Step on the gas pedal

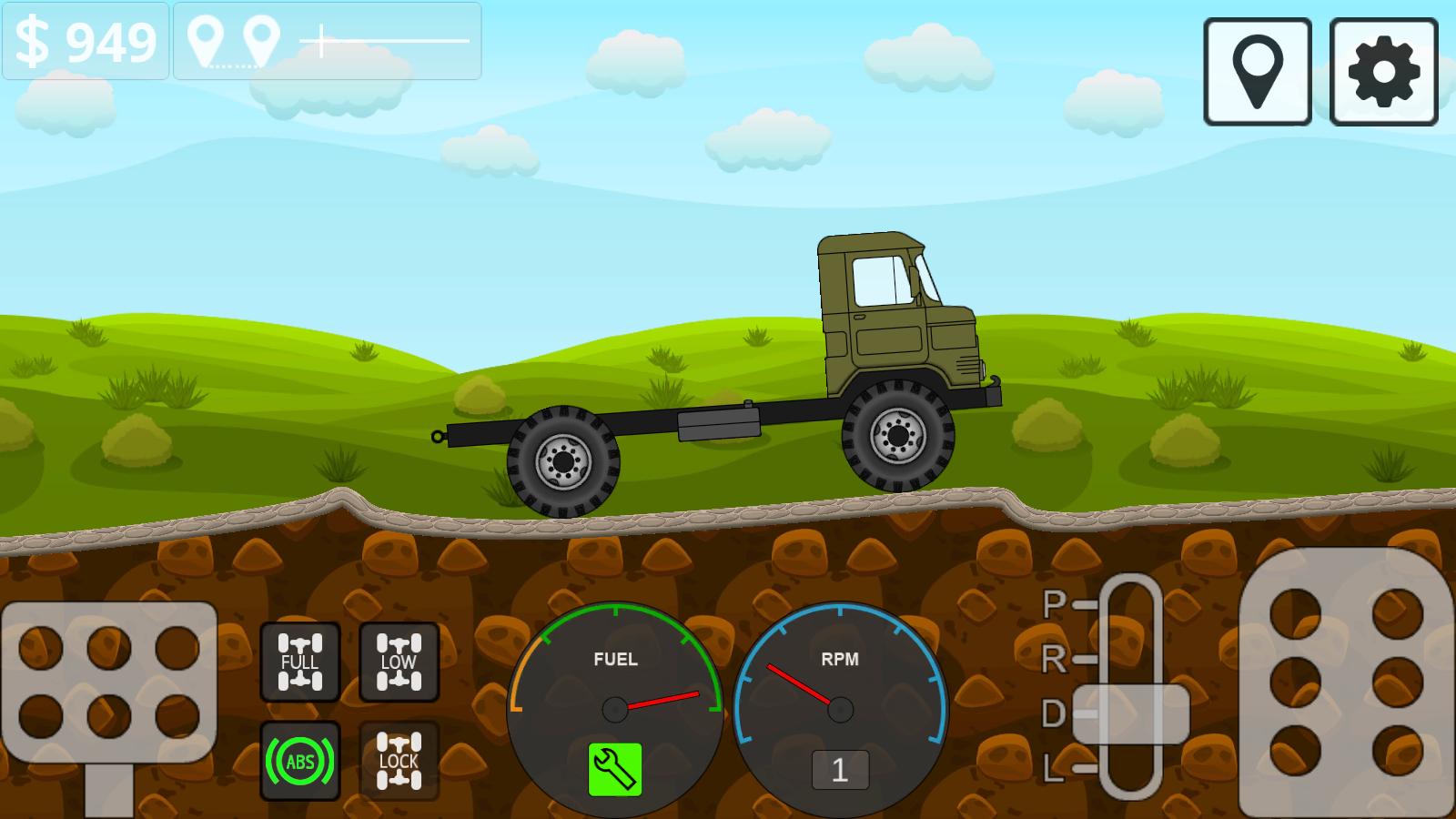1346,681
